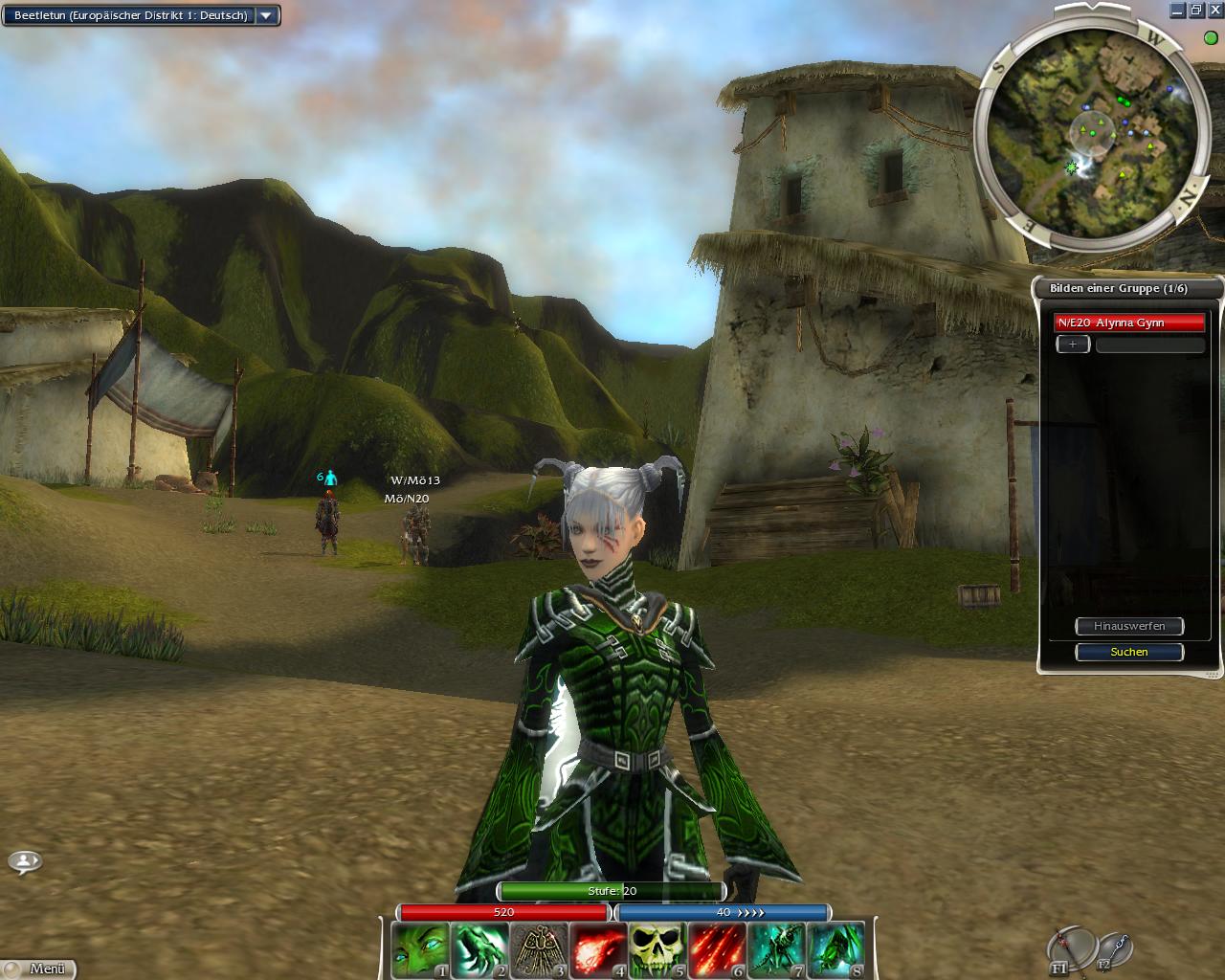Click the Hinauswerfen button
The image size is (1225, 980).
[x=1129, y=626]
